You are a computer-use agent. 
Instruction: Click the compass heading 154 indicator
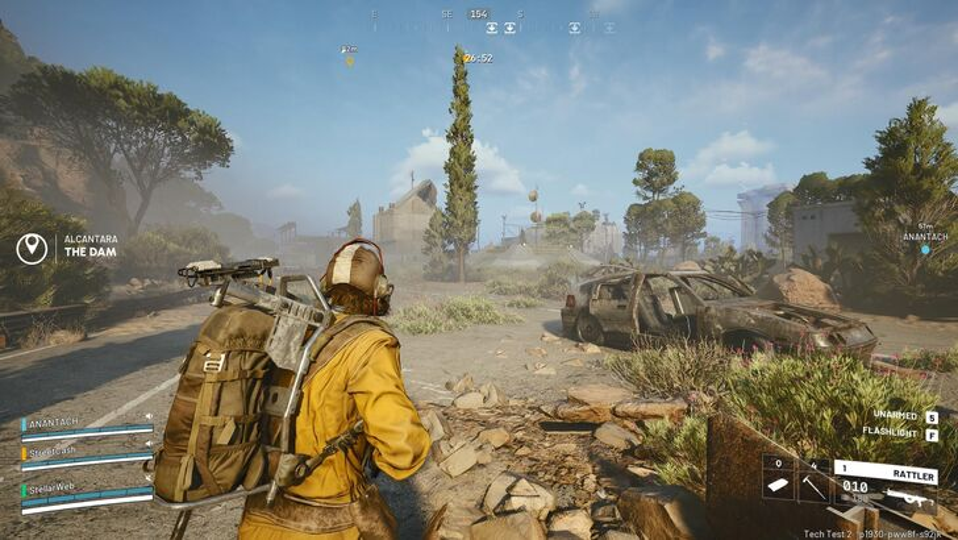coord(478,14)
